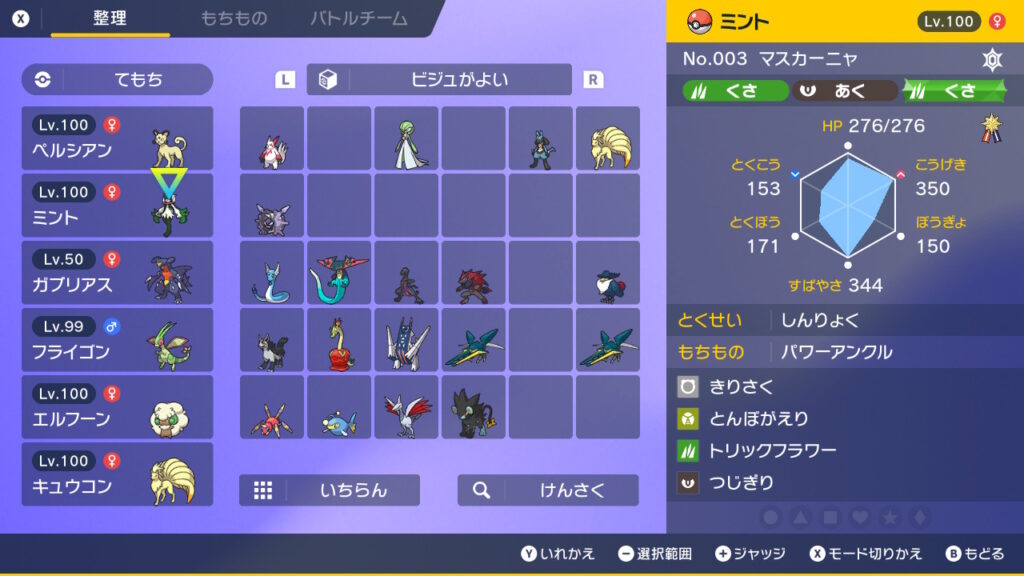1024x576 pixels.
Task: Select the てもち party header
Action: coord(118,80)
